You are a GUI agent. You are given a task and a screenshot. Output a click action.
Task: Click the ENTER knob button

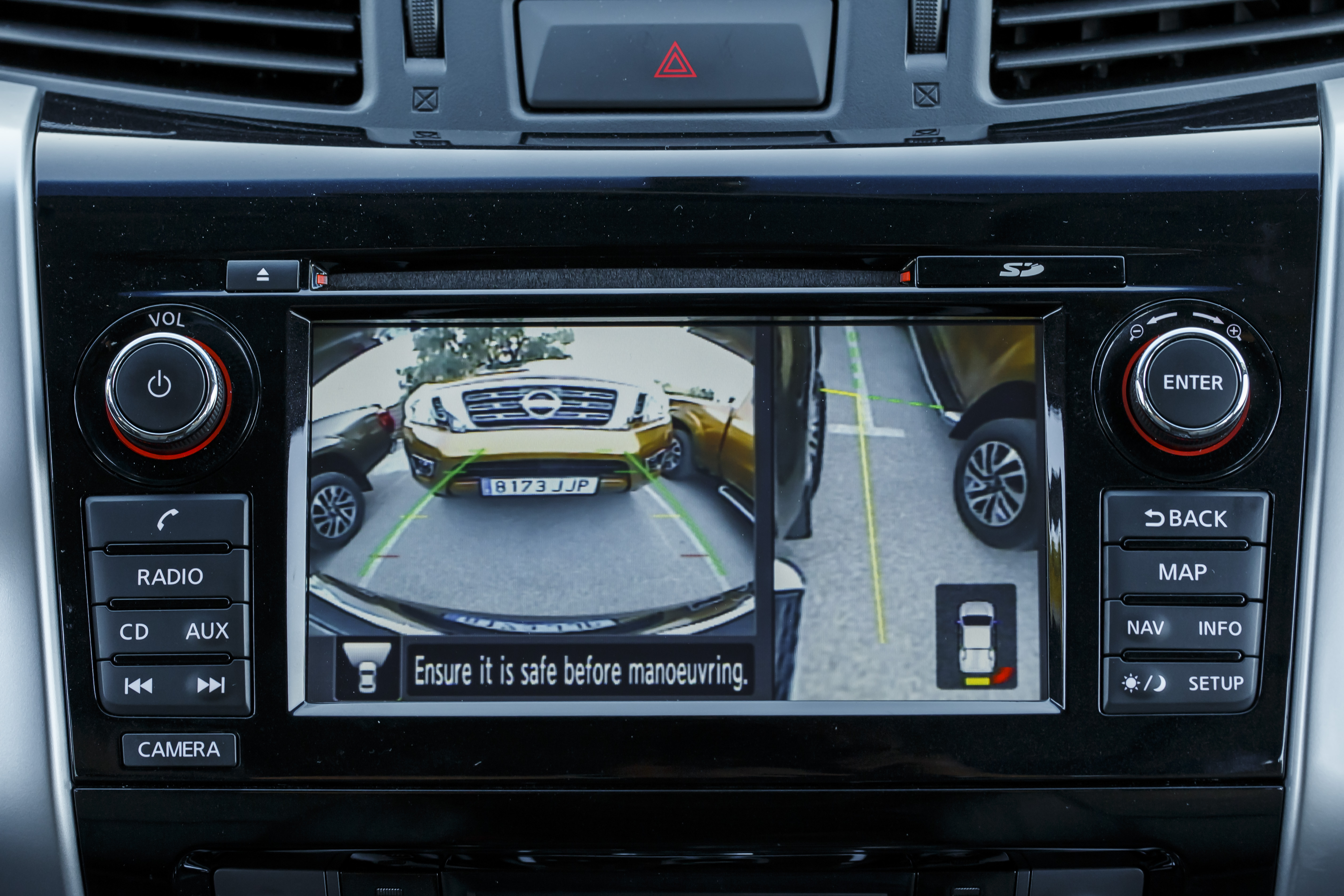click(x=1193, y=382)
